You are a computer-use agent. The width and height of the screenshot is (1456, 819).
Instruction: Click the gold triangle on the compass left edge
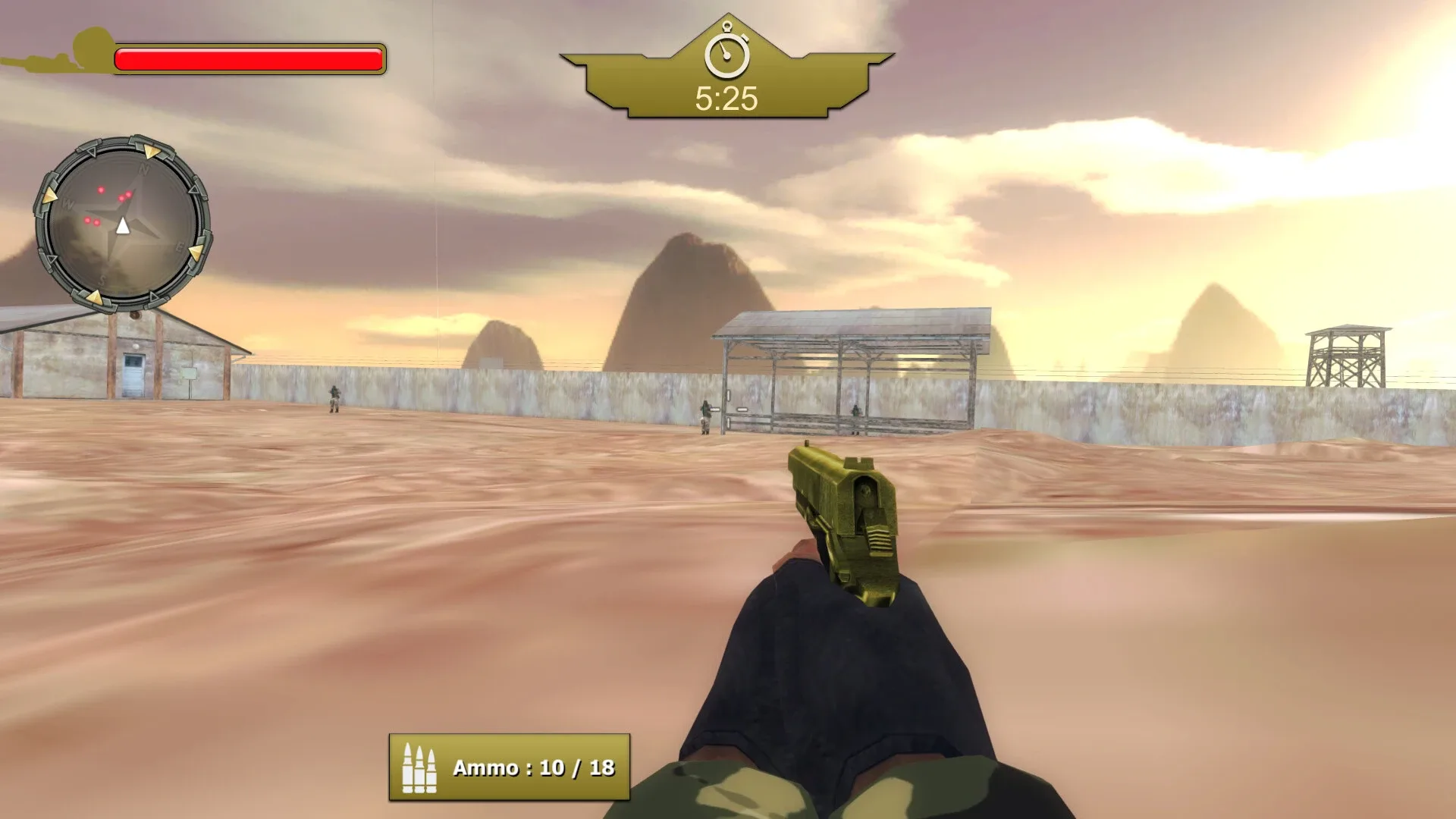pos(51,195)
